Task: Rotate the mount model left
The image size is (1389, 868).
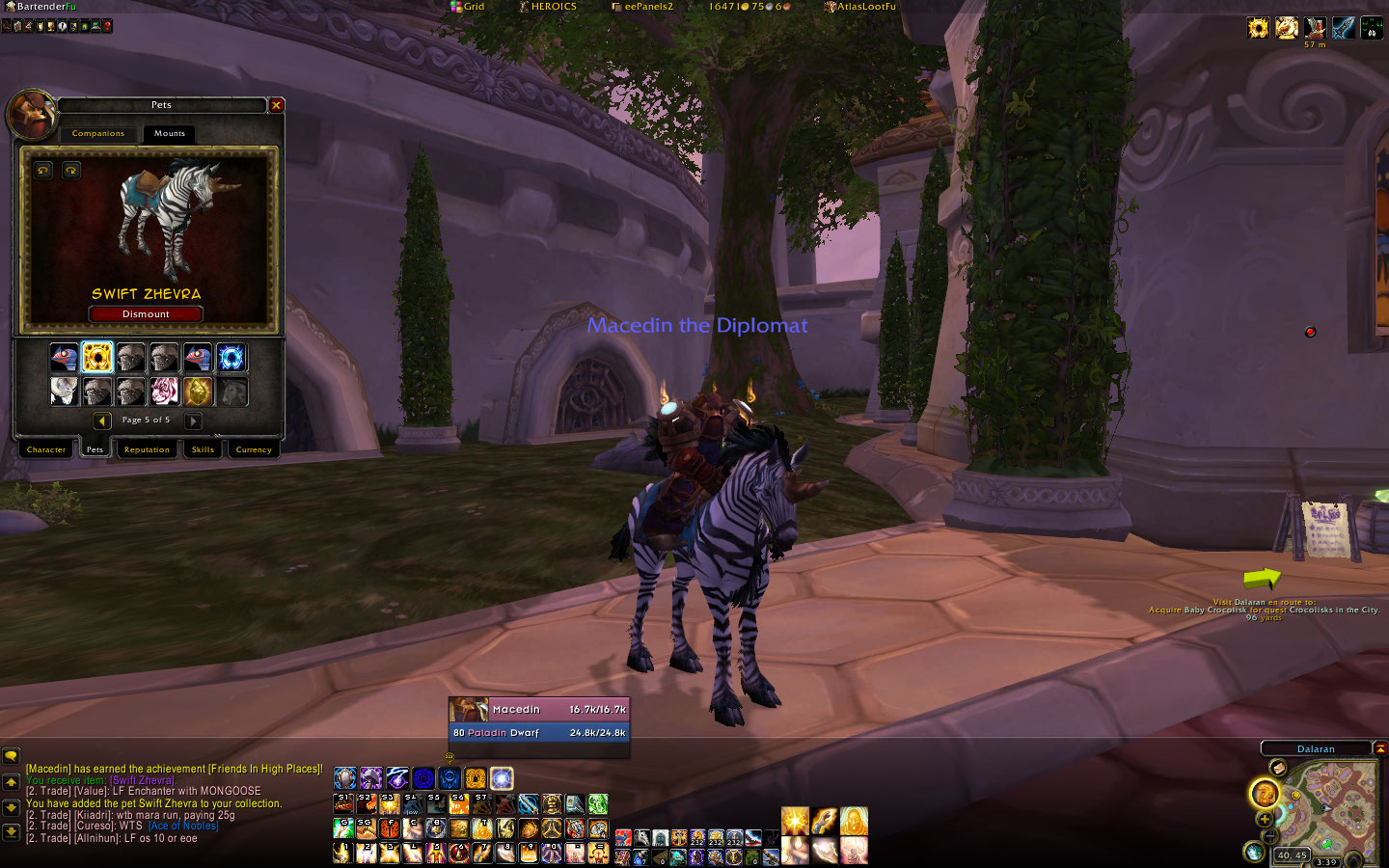Action: pos(43,171)
